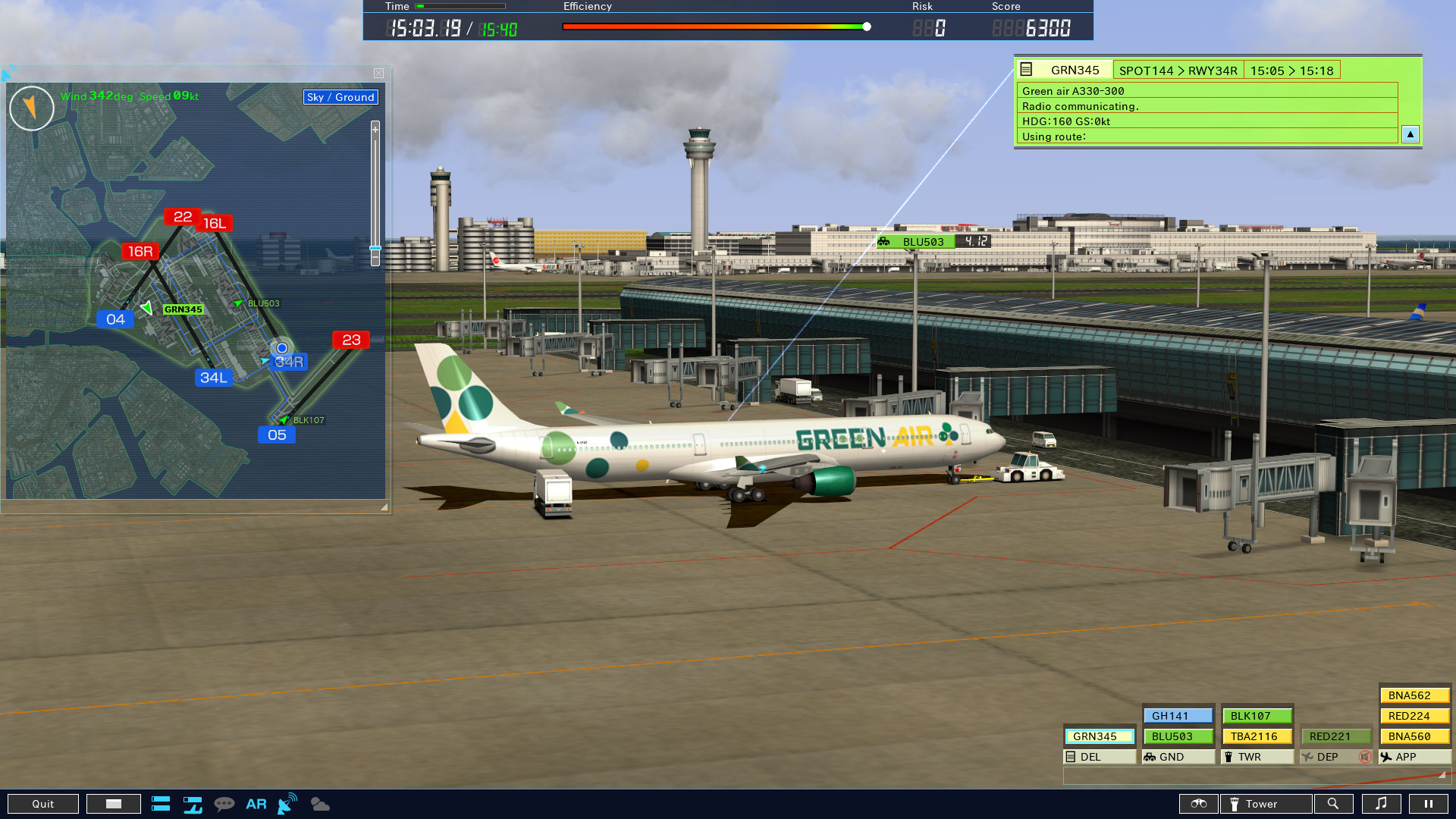
Task: Close the minimap panel with its X
Action: [378, 73]
